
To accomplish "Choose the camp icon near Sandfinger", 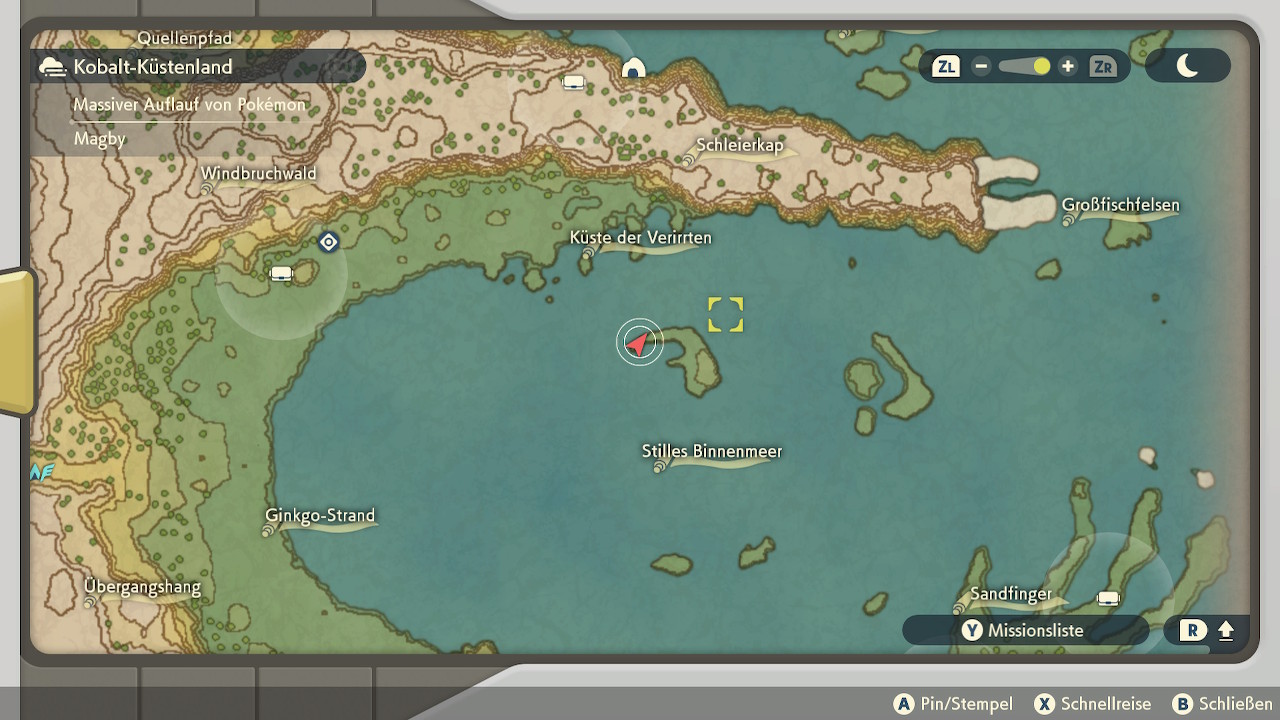I will coord(1108,598).
